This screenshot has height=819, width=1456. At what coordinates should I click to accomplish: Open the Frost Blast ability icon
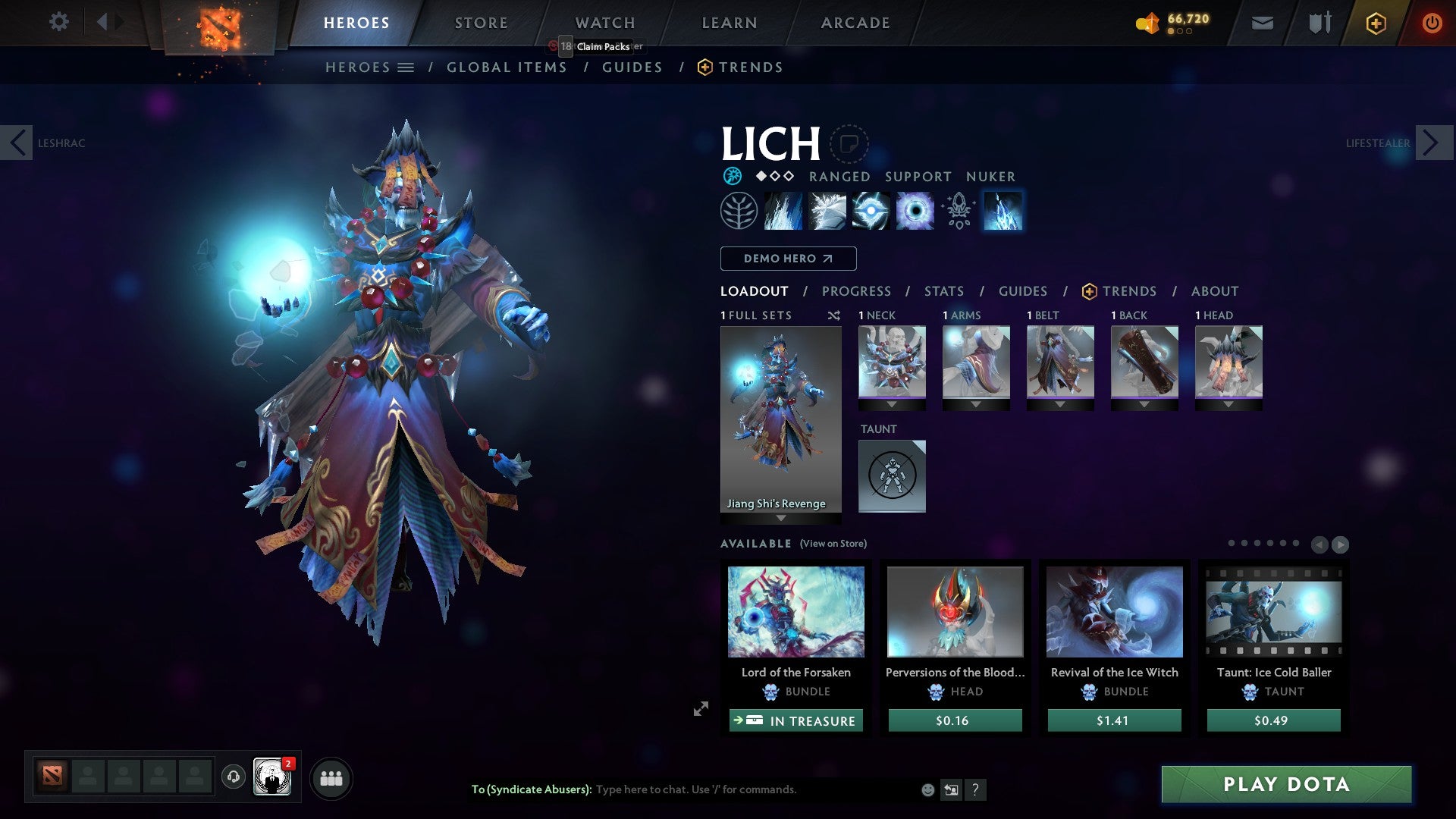click(783, 211)
